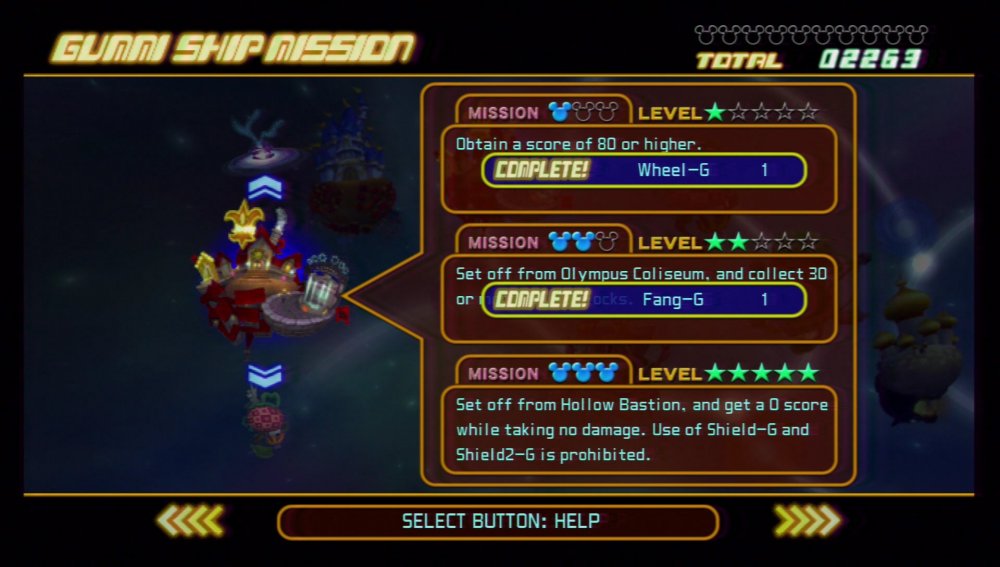
Task: Go to next page with right arrows
Action: point(807,520)
